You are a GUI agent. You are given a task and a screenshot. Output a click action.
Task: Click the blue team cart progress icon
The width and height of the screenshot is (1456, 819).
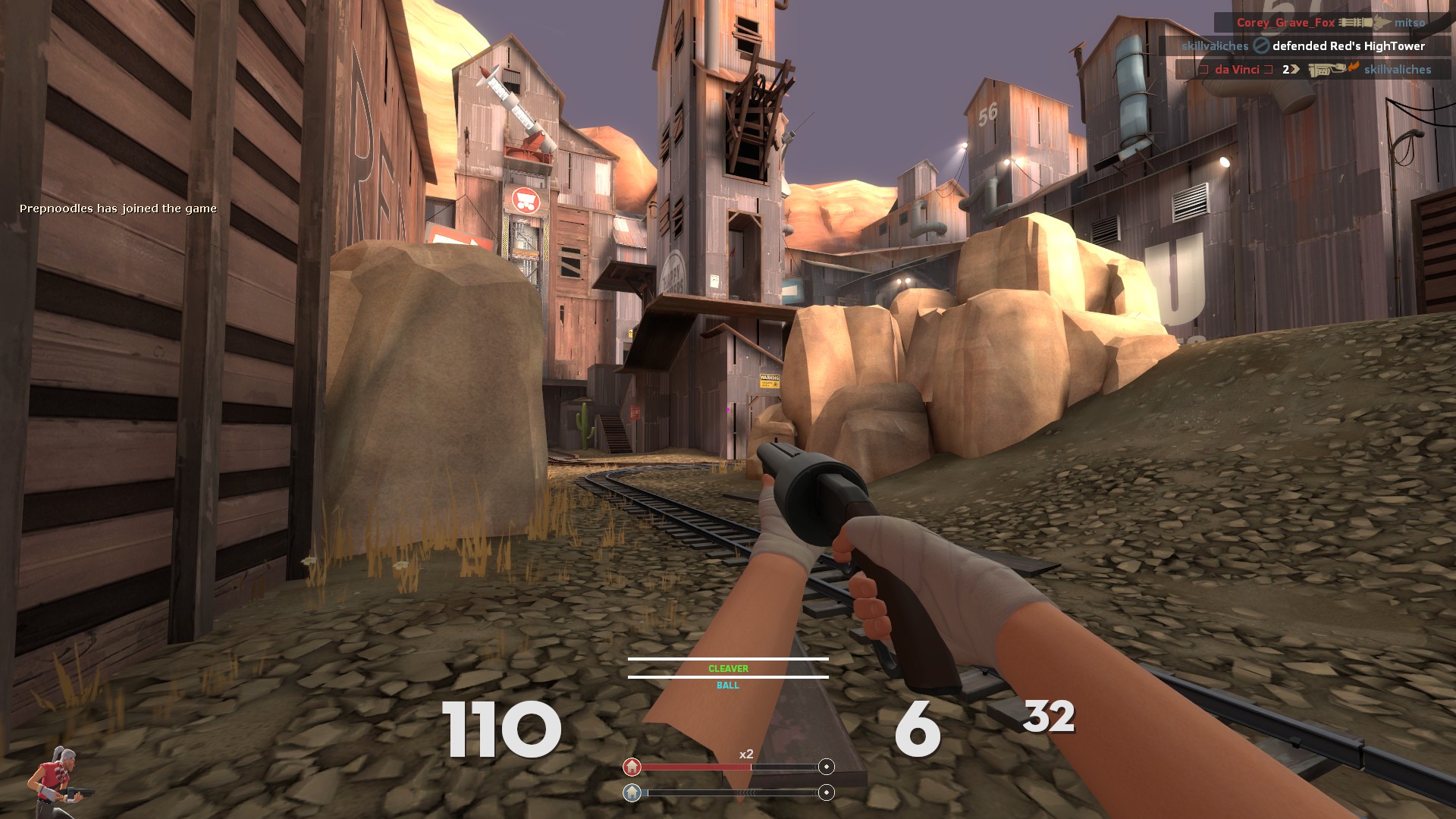coord(632,792)
